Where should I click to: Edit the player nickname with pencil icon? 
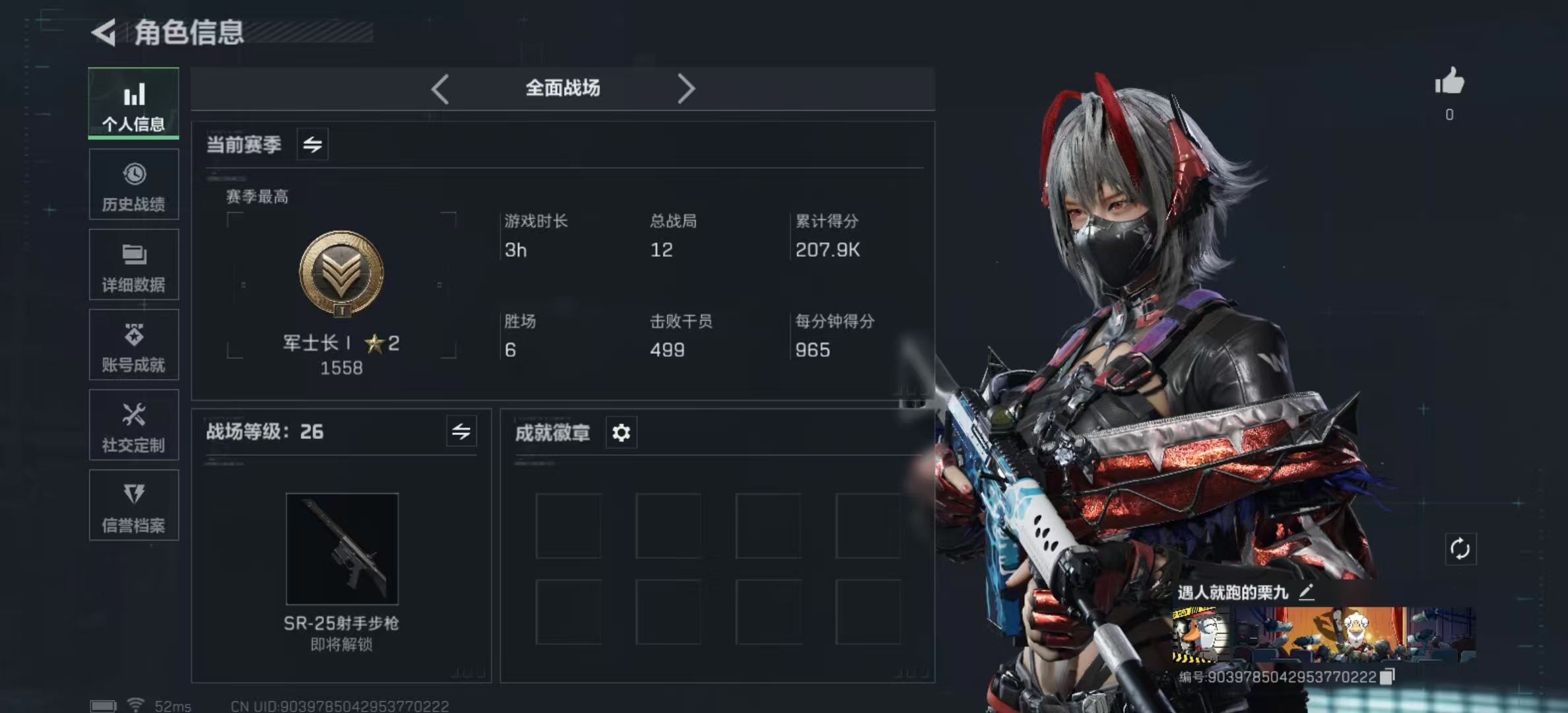click(1306, 592)
